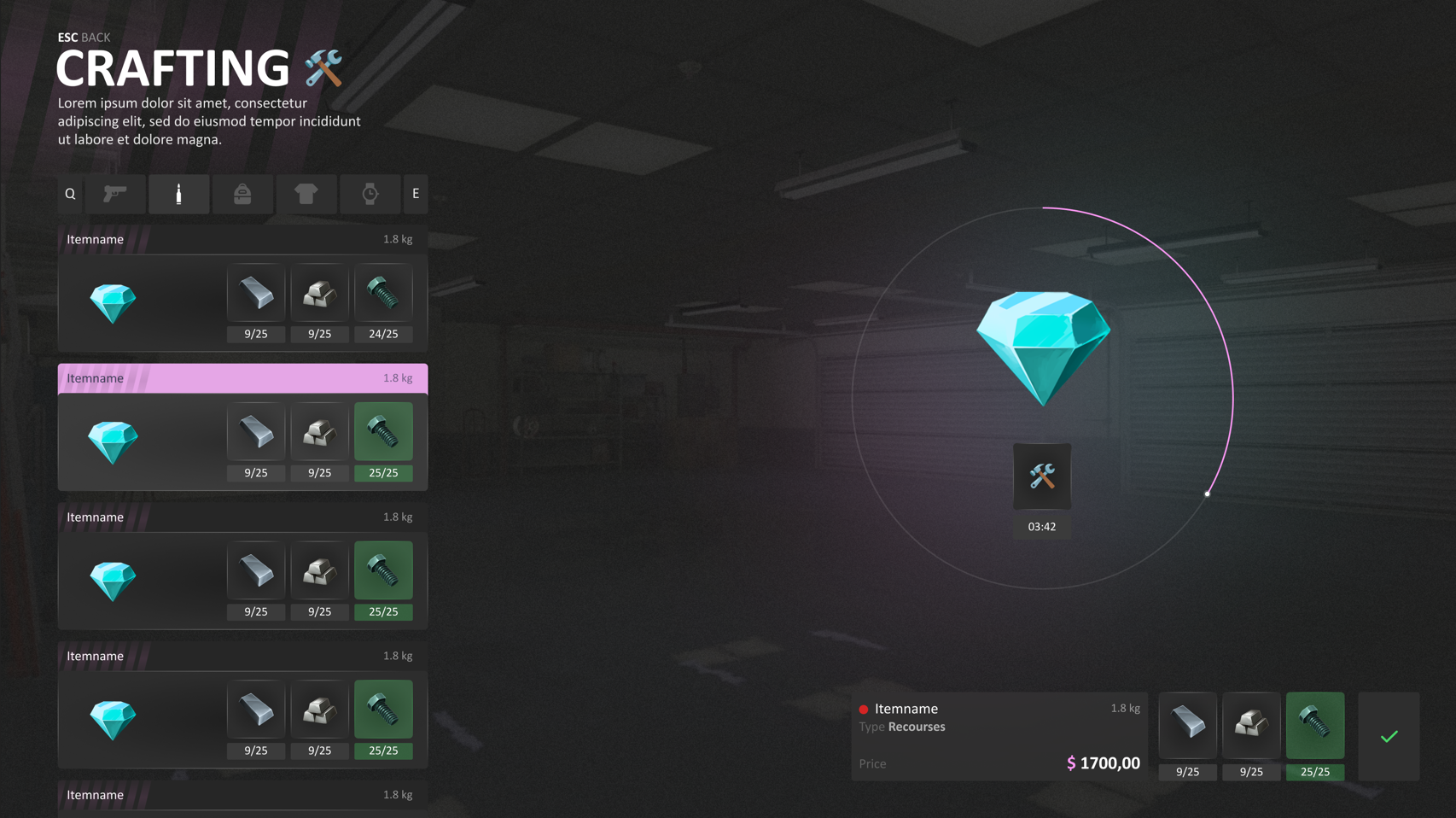This screenshot has width=1456, height=818.
Task: Select the watch accessories category icon
Action: tap(370, 194)
